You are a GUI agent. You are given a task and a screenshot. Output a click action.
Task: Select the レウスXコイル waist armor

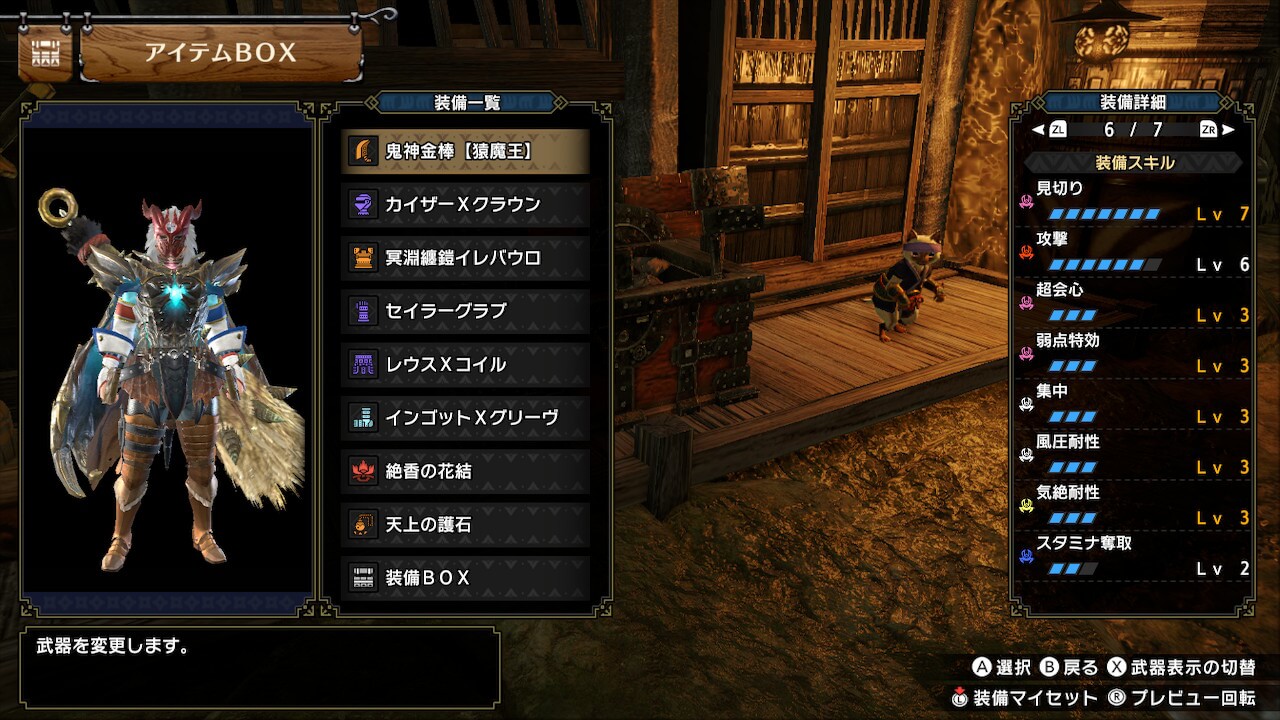point(465,364)
